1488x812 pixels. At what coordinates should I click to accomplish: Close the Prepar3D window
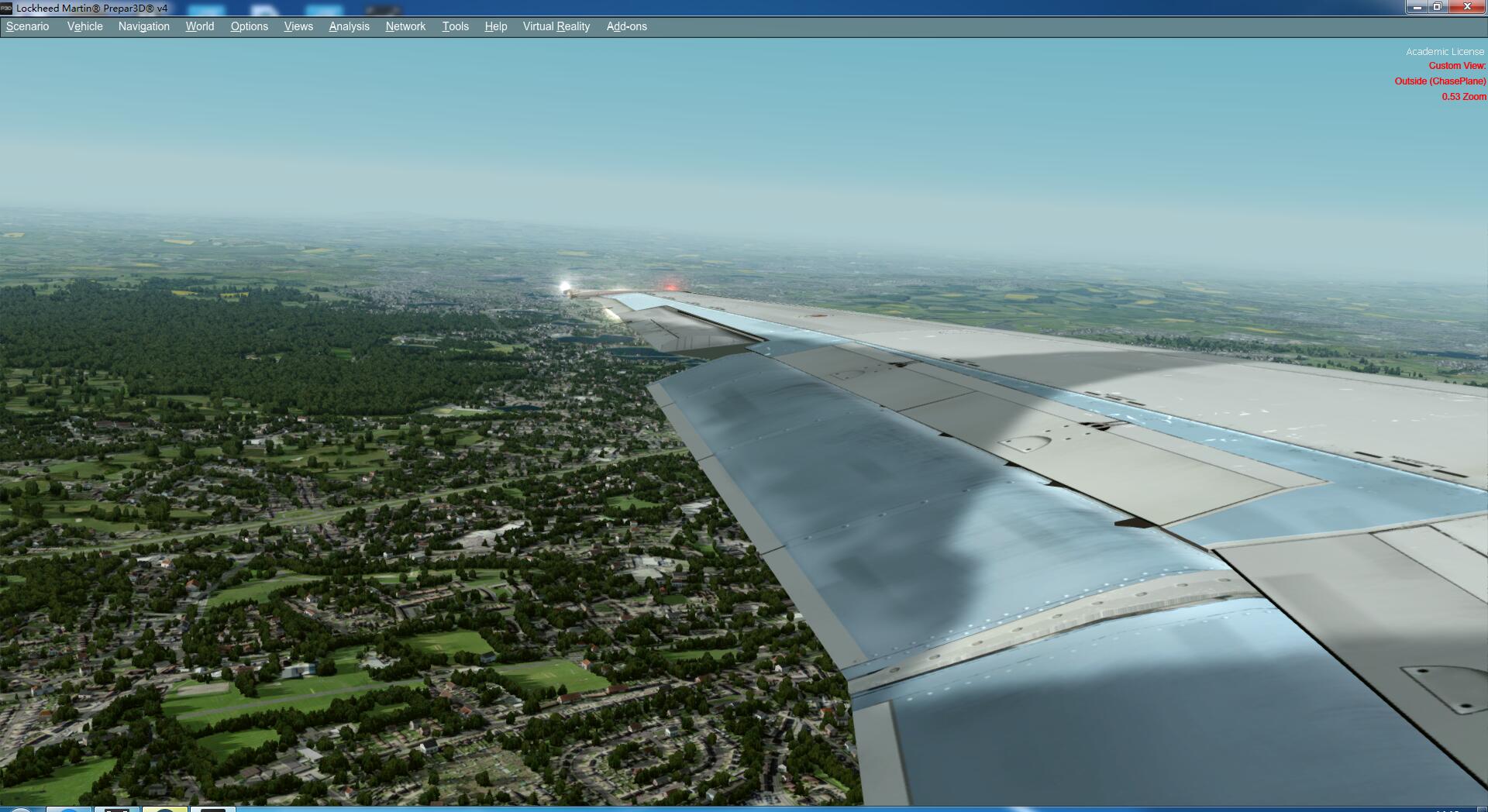point(1467,7)
